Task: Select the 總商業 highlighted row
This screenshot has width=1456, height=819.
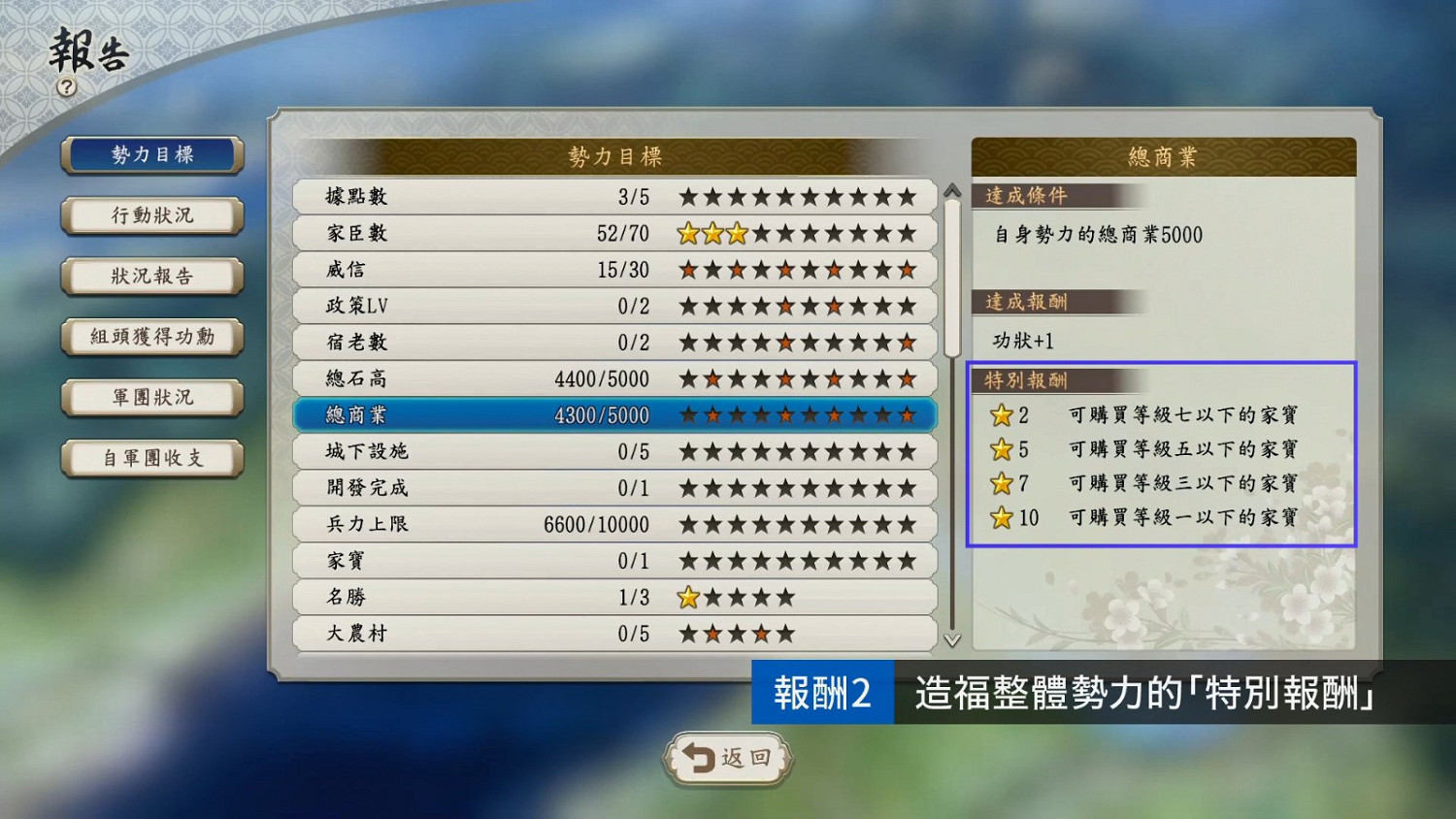Action: tap(612, 414)
